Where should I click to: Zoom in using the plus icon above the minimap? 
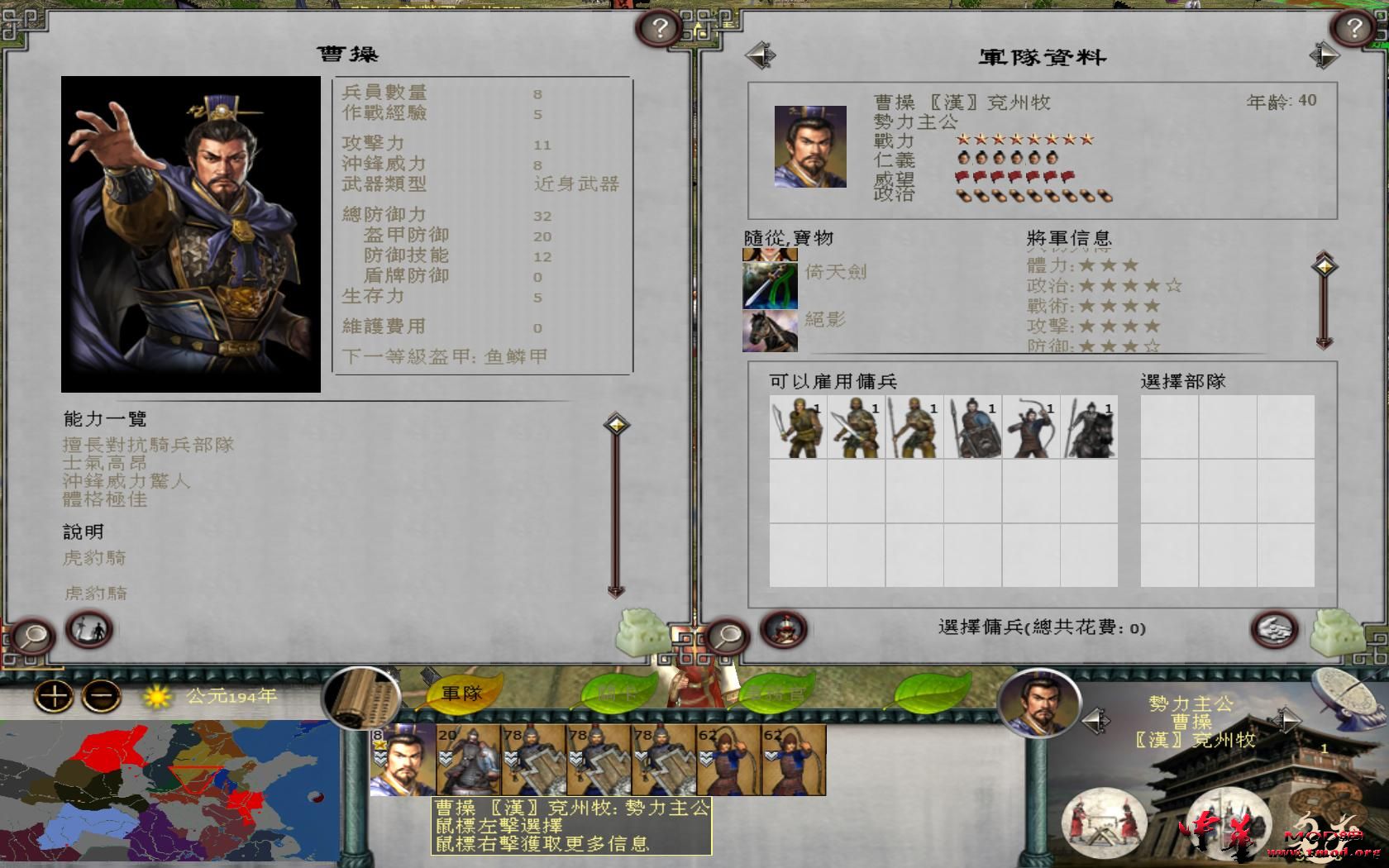click(53, 697)
